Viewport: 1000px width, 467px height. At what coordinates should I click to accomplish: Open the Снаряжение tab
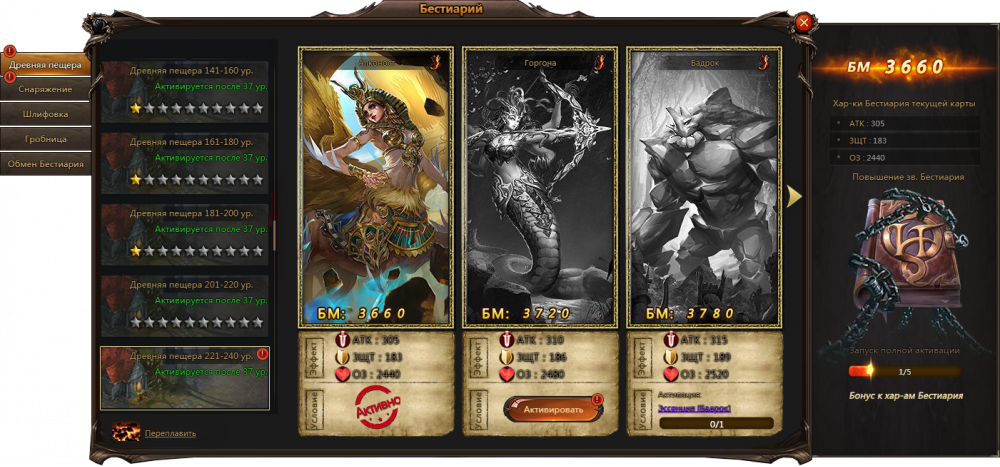[x=46, y=89]
